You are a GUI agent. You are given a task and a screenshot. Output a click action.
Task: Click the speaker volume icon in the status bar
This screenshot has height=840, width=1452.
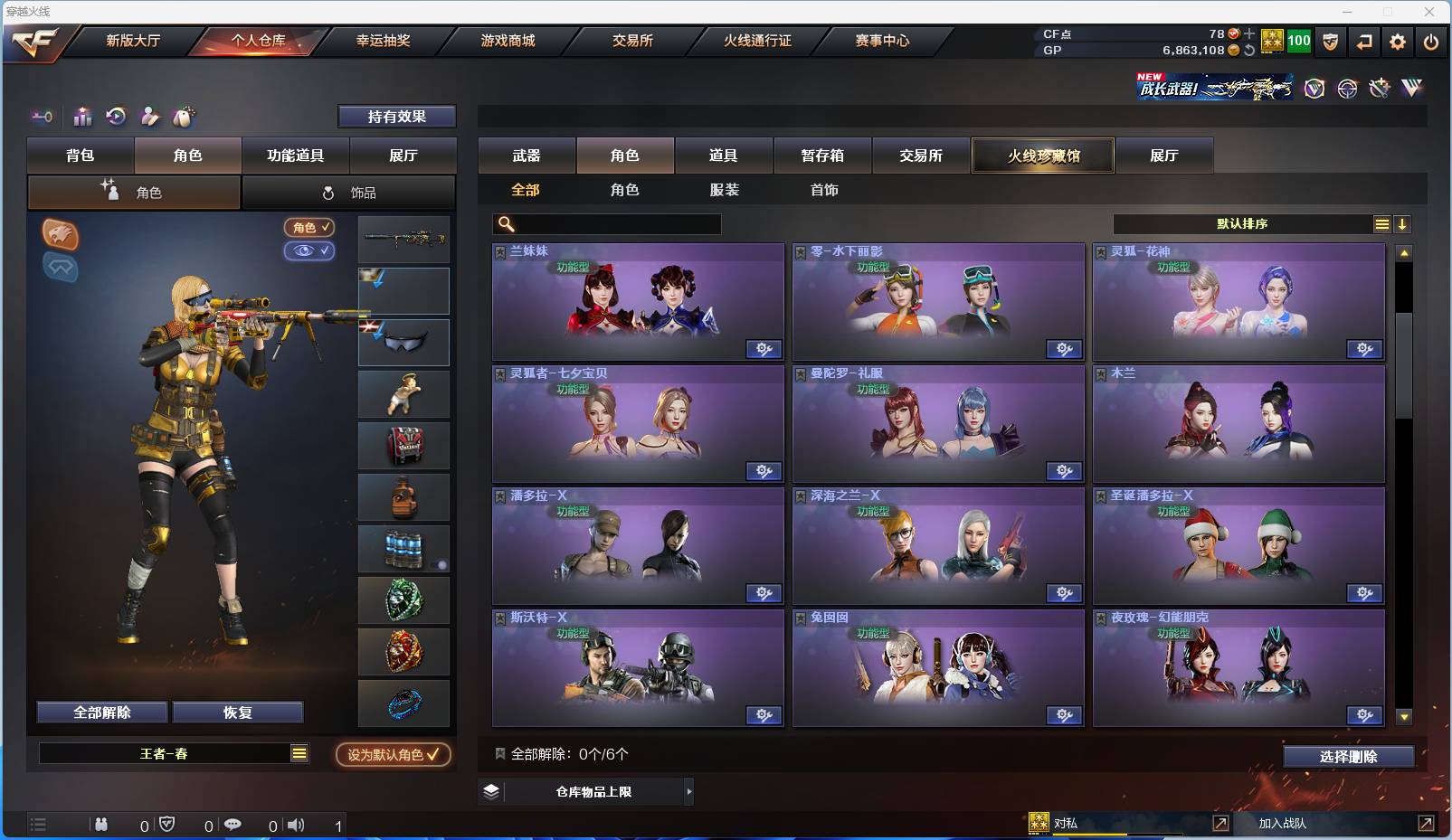pyautogui.click(x=296, y=825)
